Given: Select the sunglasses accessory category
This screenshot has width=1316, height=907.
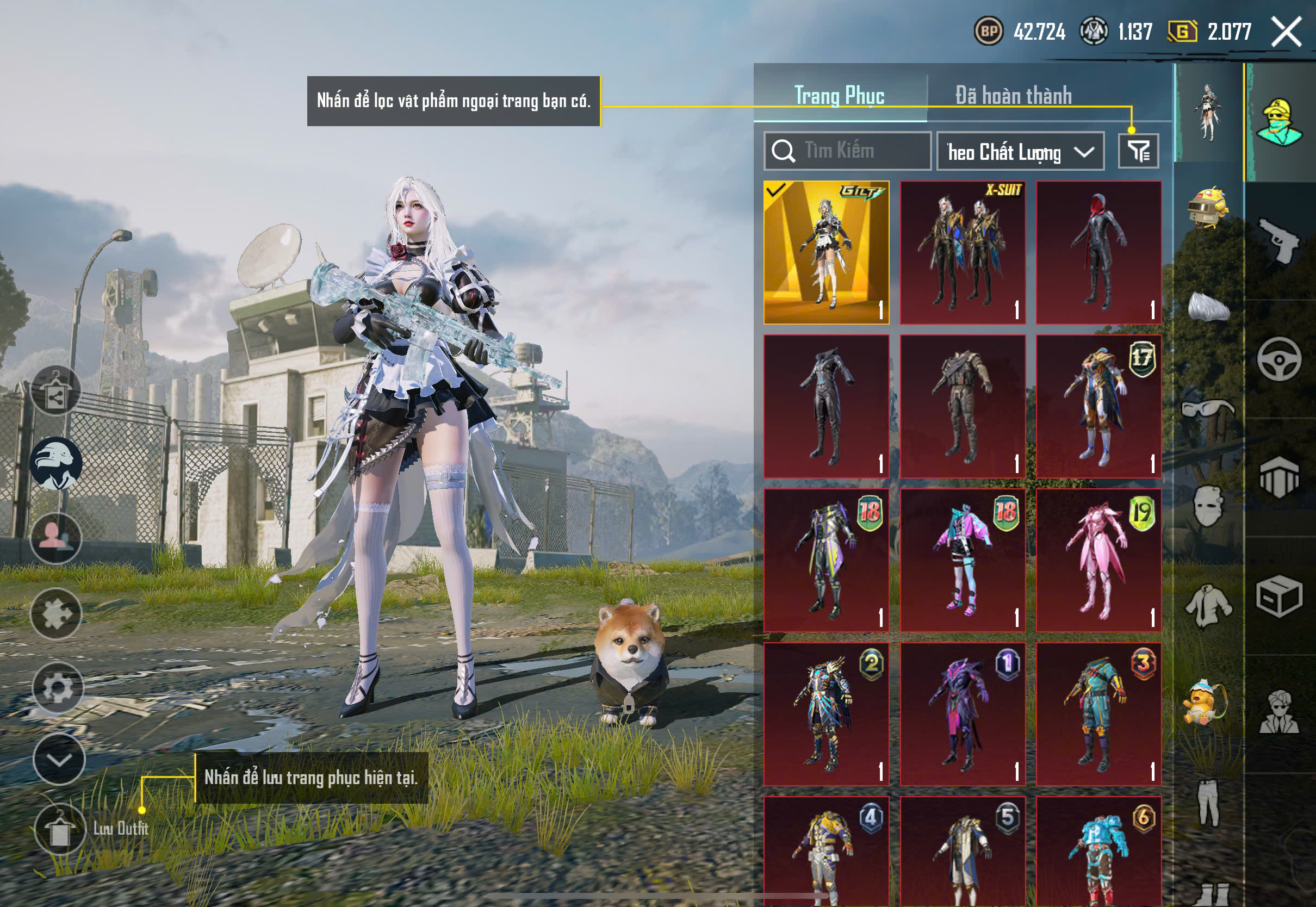Looking at the screenshot, I should tap(1208, 409).
